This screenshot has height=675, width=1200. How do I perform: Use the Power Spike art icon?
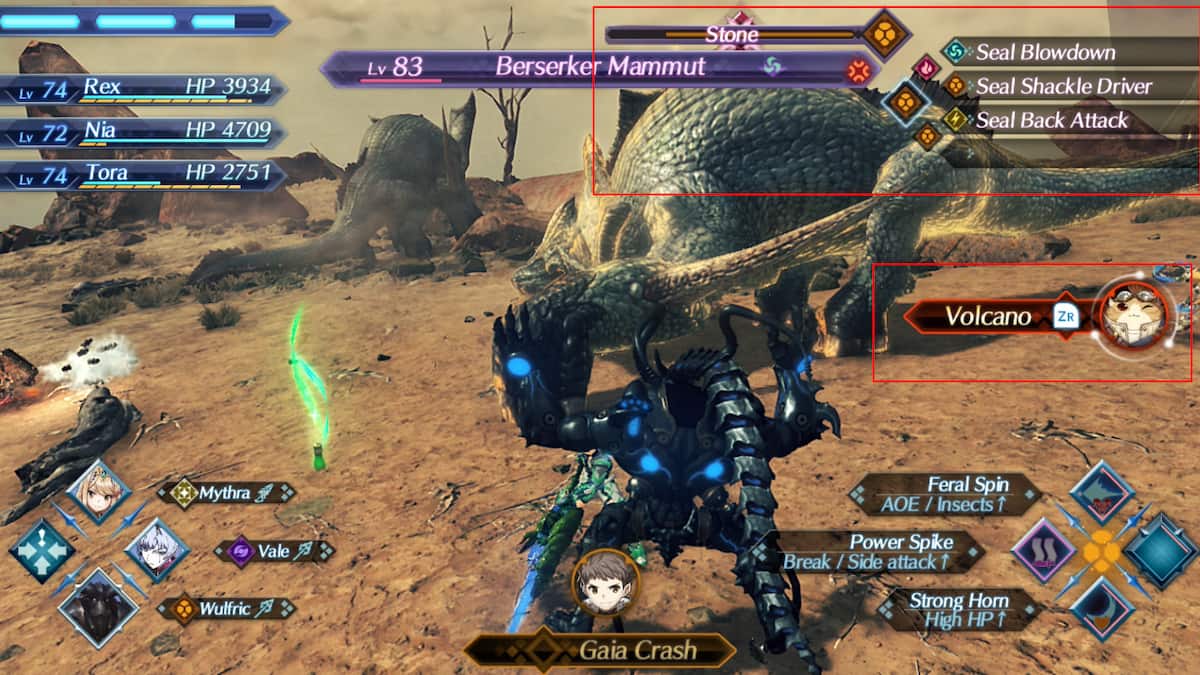(x=1043, y=551)
